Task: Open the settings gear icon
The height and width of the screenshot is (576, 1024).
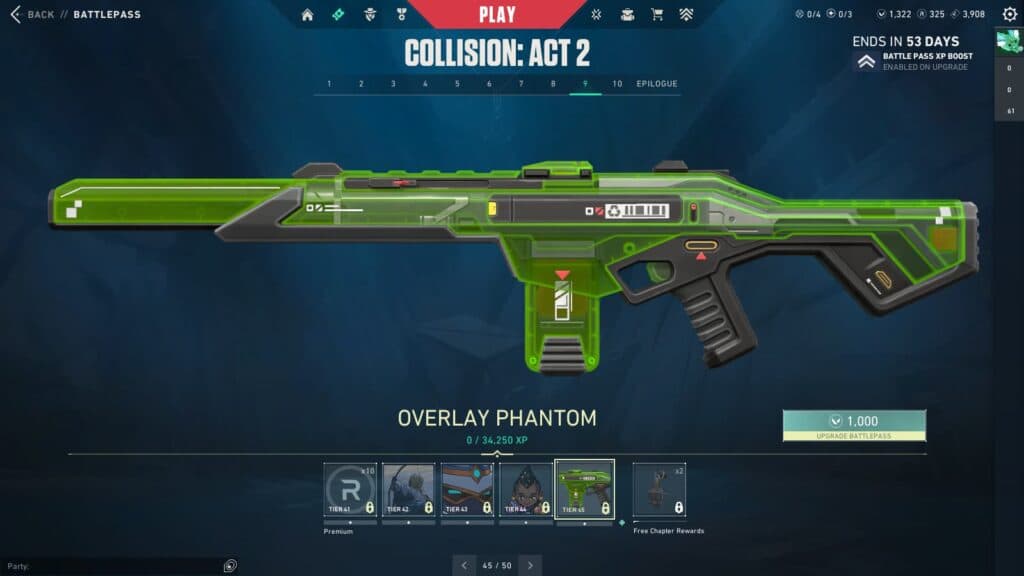Action: tap(1009, 15)
